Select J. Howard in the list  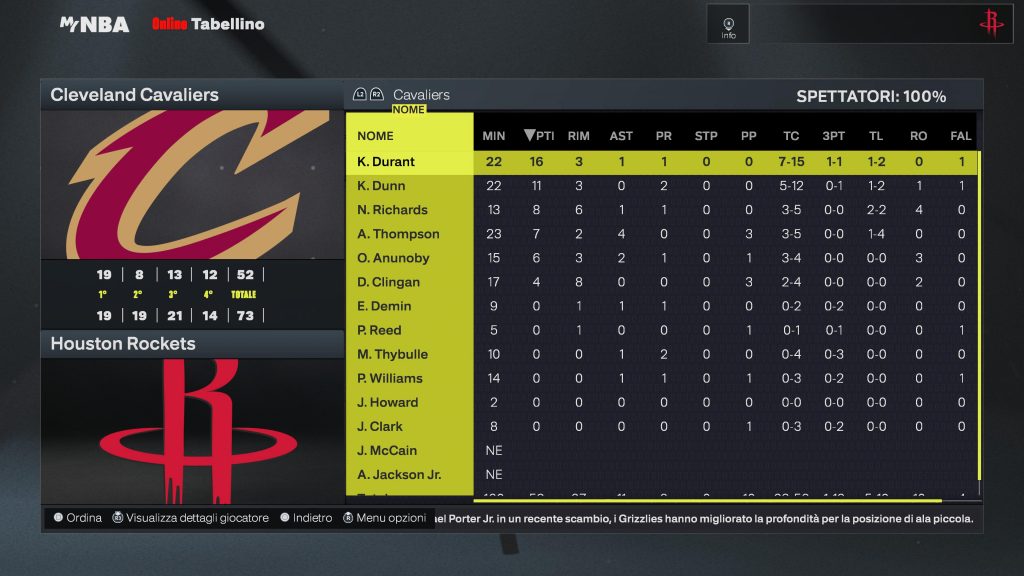[387, 402]
